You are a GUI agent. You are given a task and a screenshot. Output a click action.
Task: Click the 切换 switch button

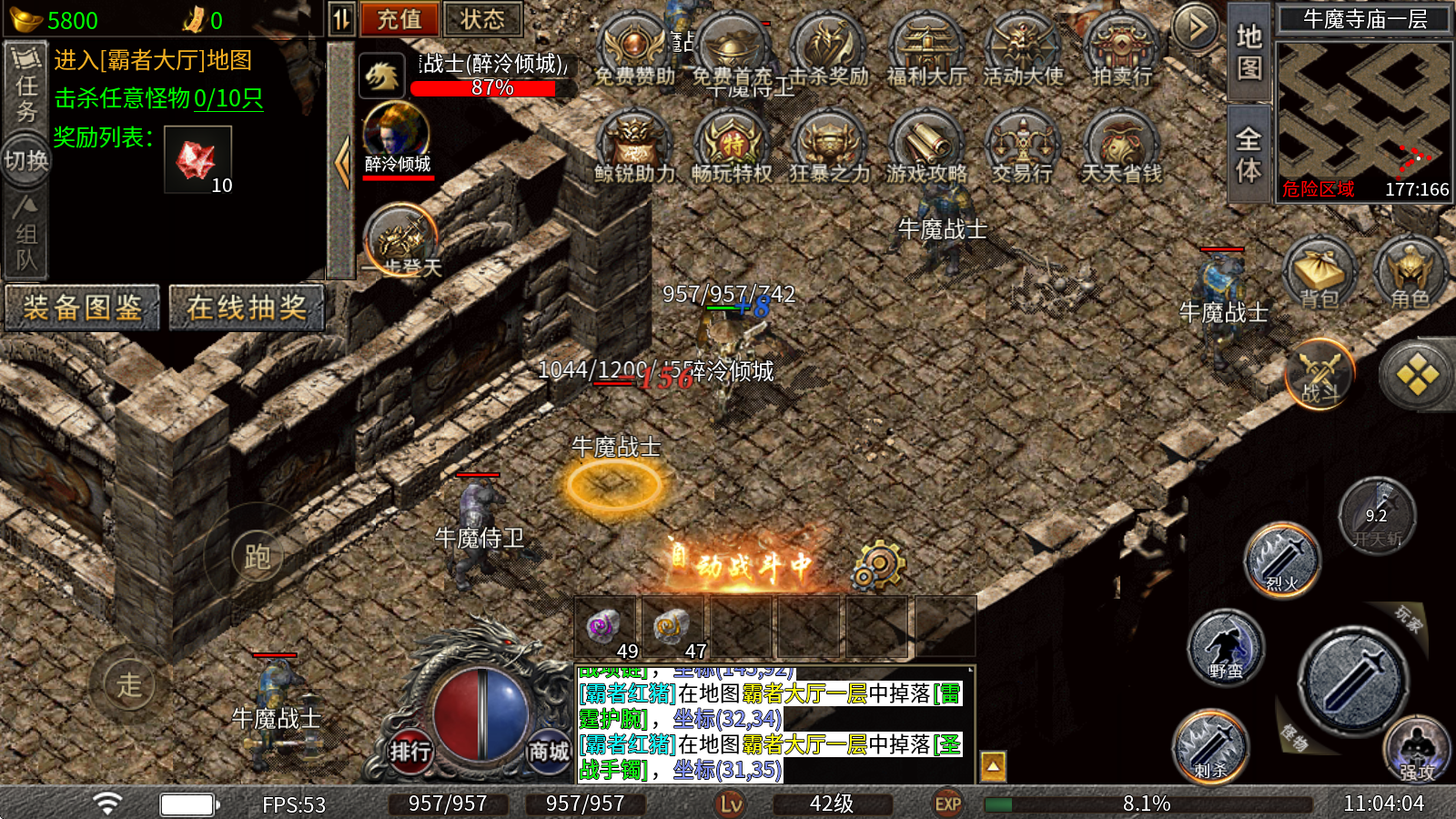pyautogui.click(x=25, y=160)
